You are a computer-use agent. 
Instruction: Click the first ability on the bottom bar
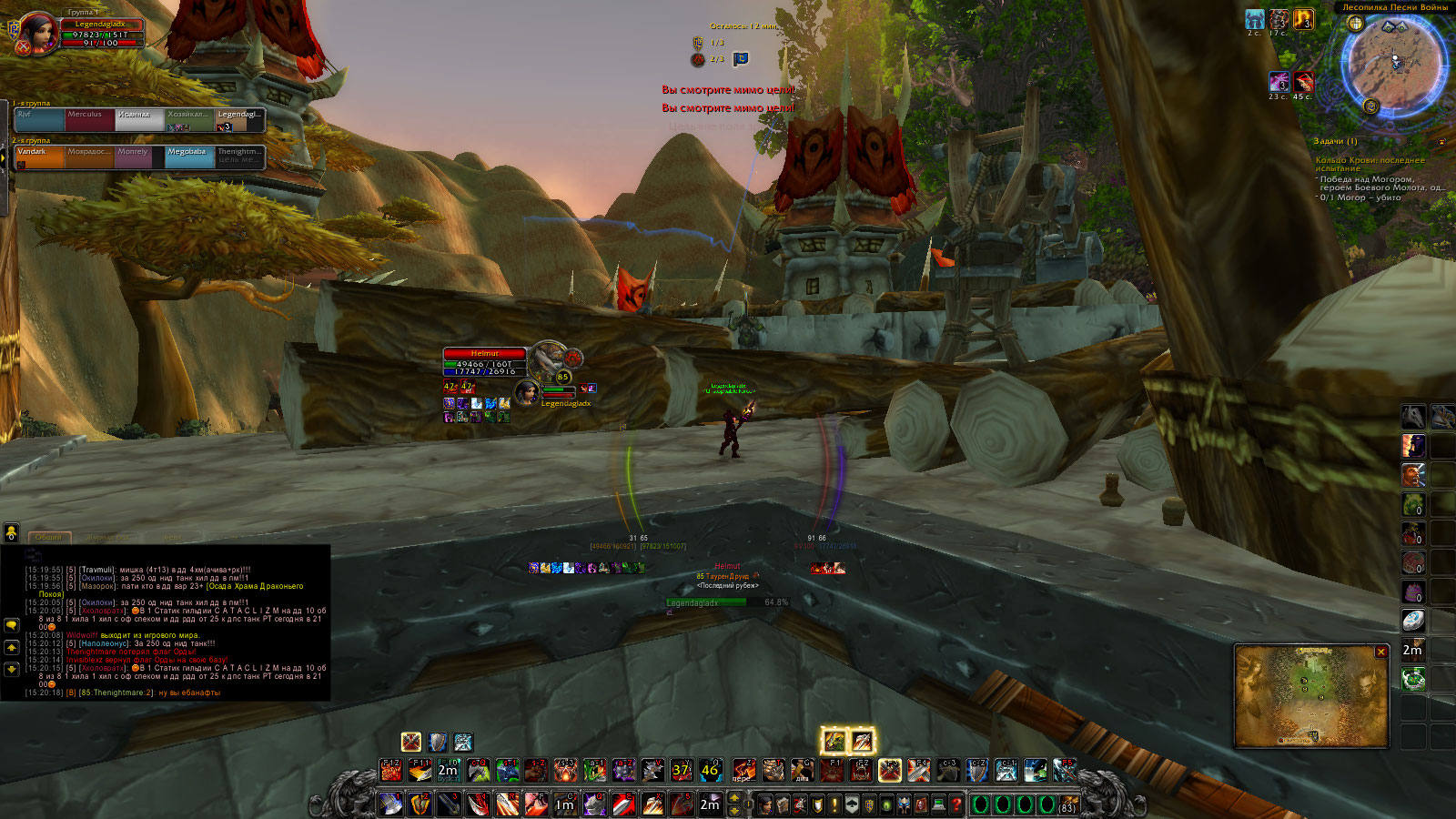(390, 804)
